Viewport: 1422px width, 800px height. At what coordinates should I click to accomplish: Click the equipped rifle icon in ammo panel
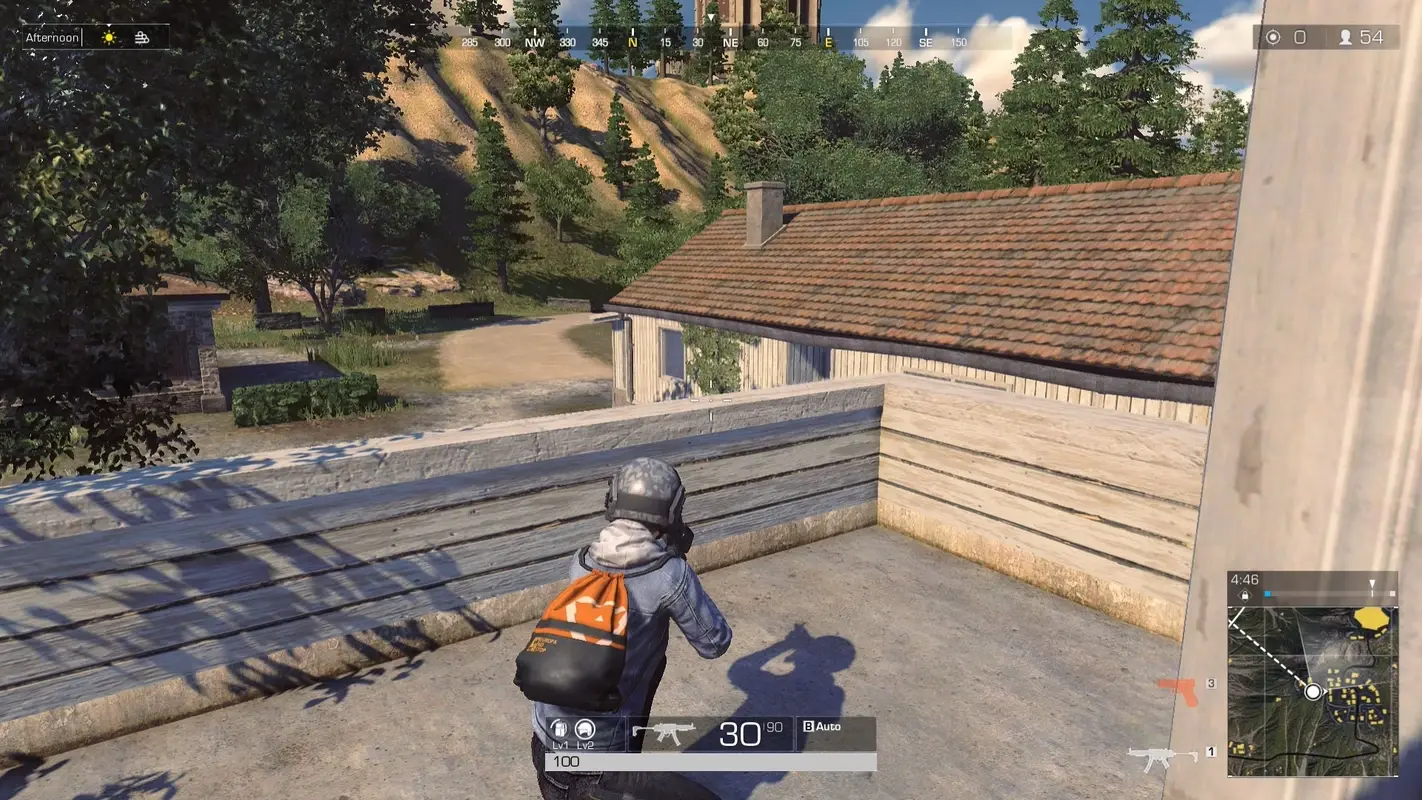click(664, 731)
